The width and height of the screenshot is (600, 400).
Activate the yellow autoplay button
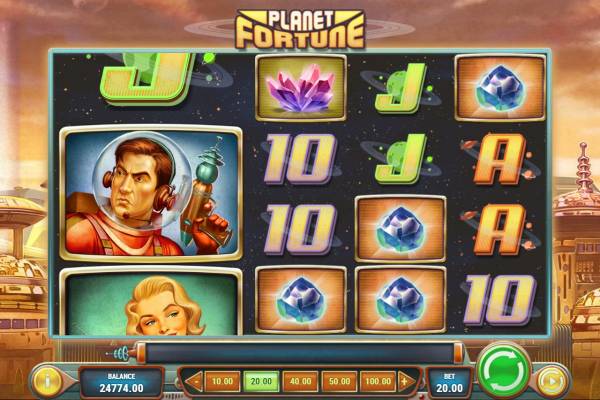(x=552, y=380)
